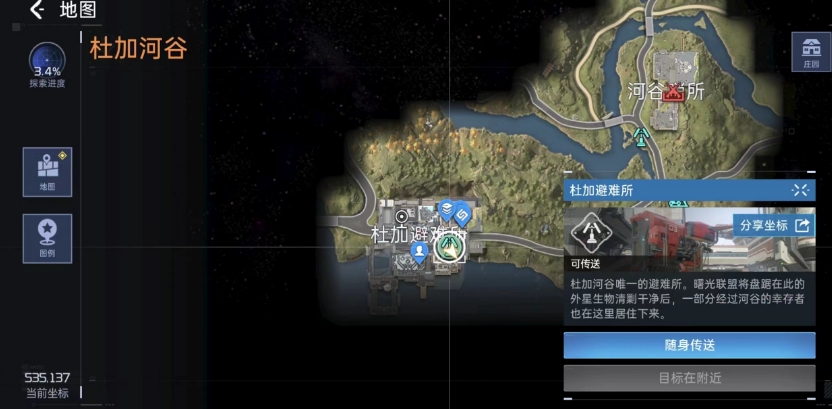Select the teal teleport tower marker below 河谷
The height and width of the screenshot is (409, 832).
click(x=641, y=134)
